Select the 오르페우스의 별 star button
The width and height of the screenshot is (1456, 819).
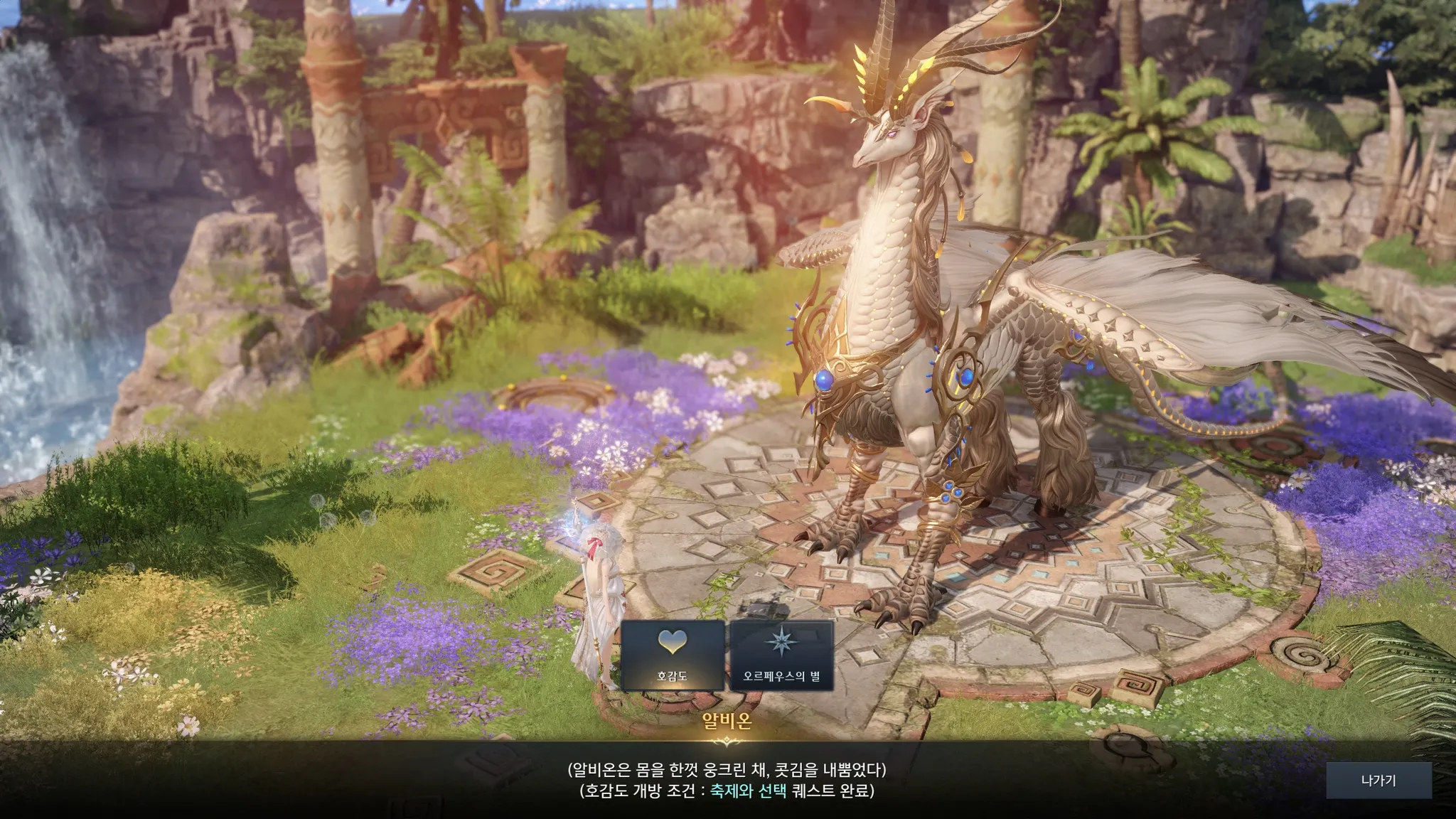[781, 655]
